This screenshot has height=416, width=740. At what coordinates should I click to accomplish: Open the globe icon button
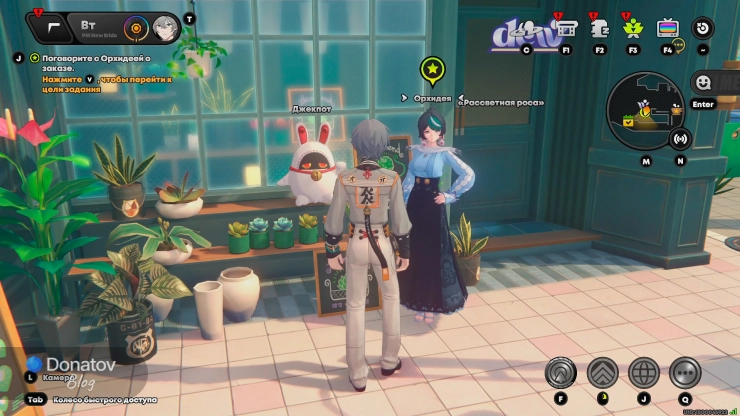[644, 372]
